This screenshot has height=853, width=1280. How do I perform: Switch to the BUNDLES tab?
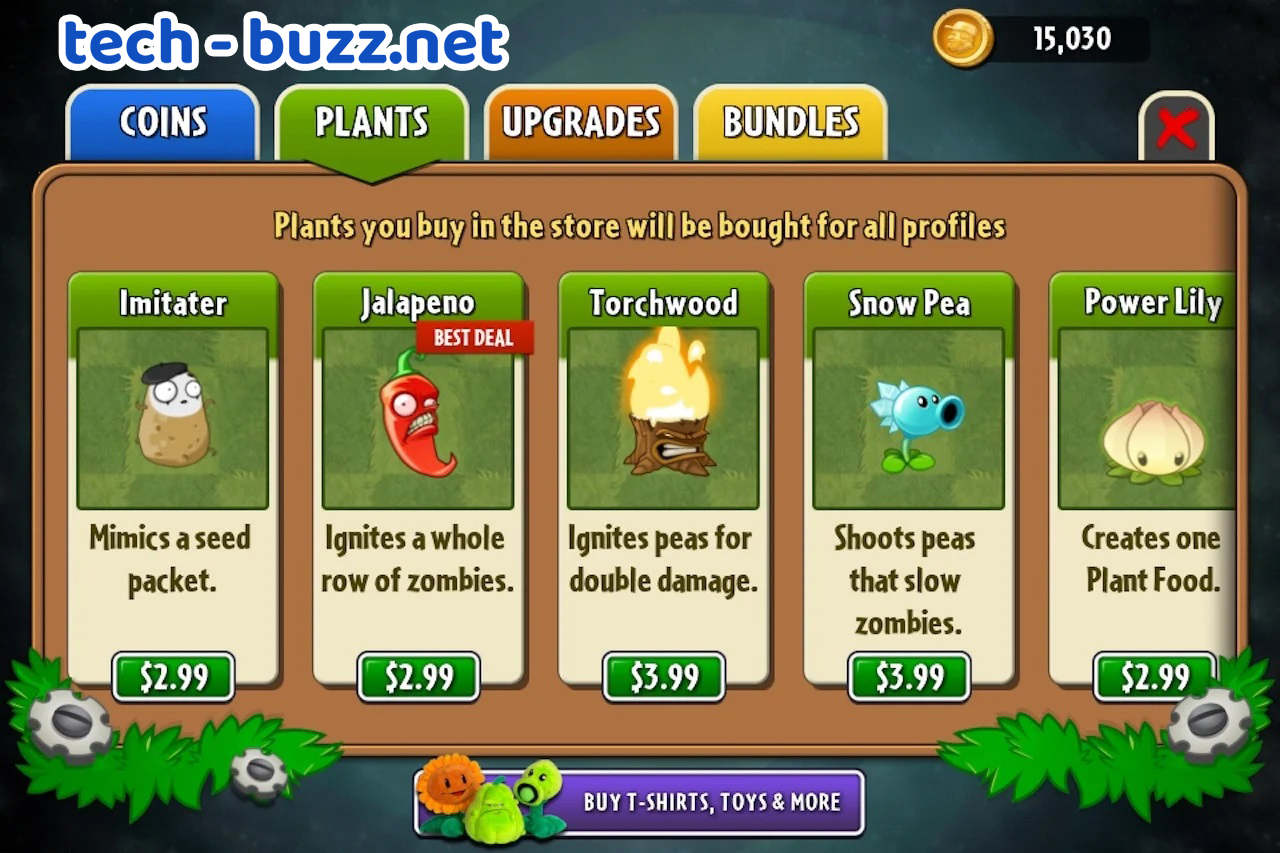click(789, 122)
